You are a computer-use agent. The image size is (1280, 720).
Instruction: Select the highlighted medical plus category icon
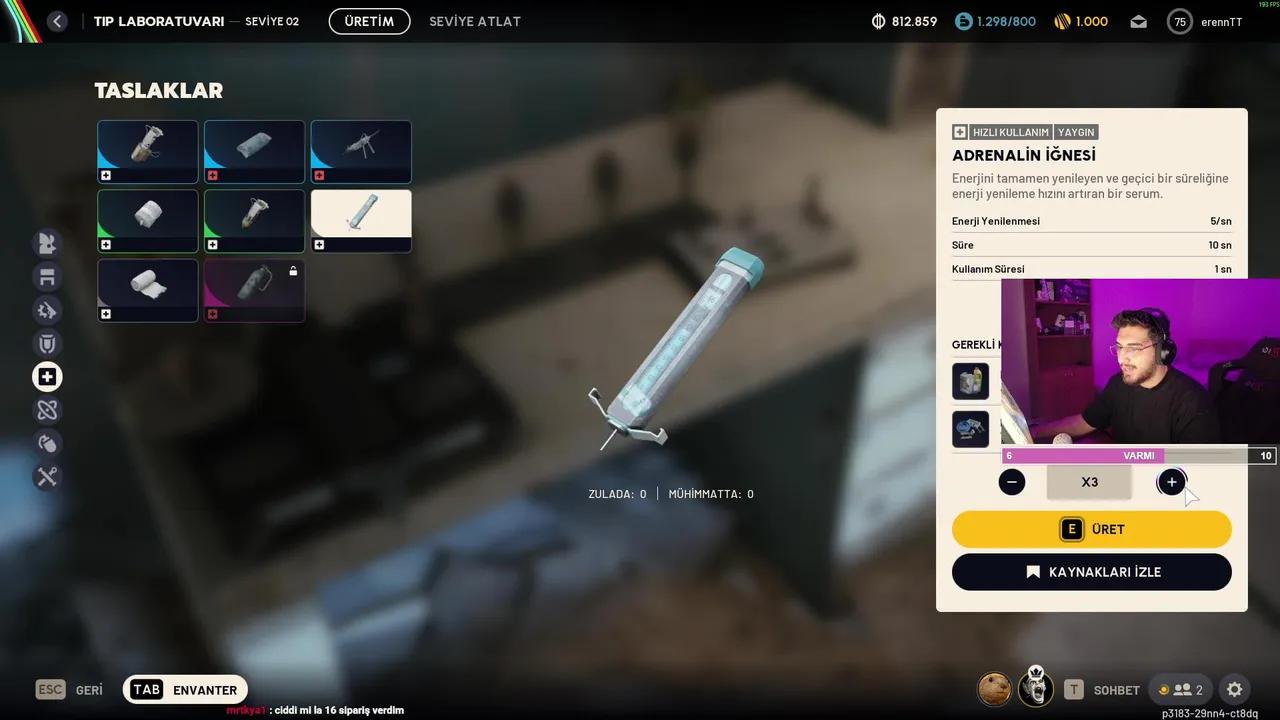[46, 376]
